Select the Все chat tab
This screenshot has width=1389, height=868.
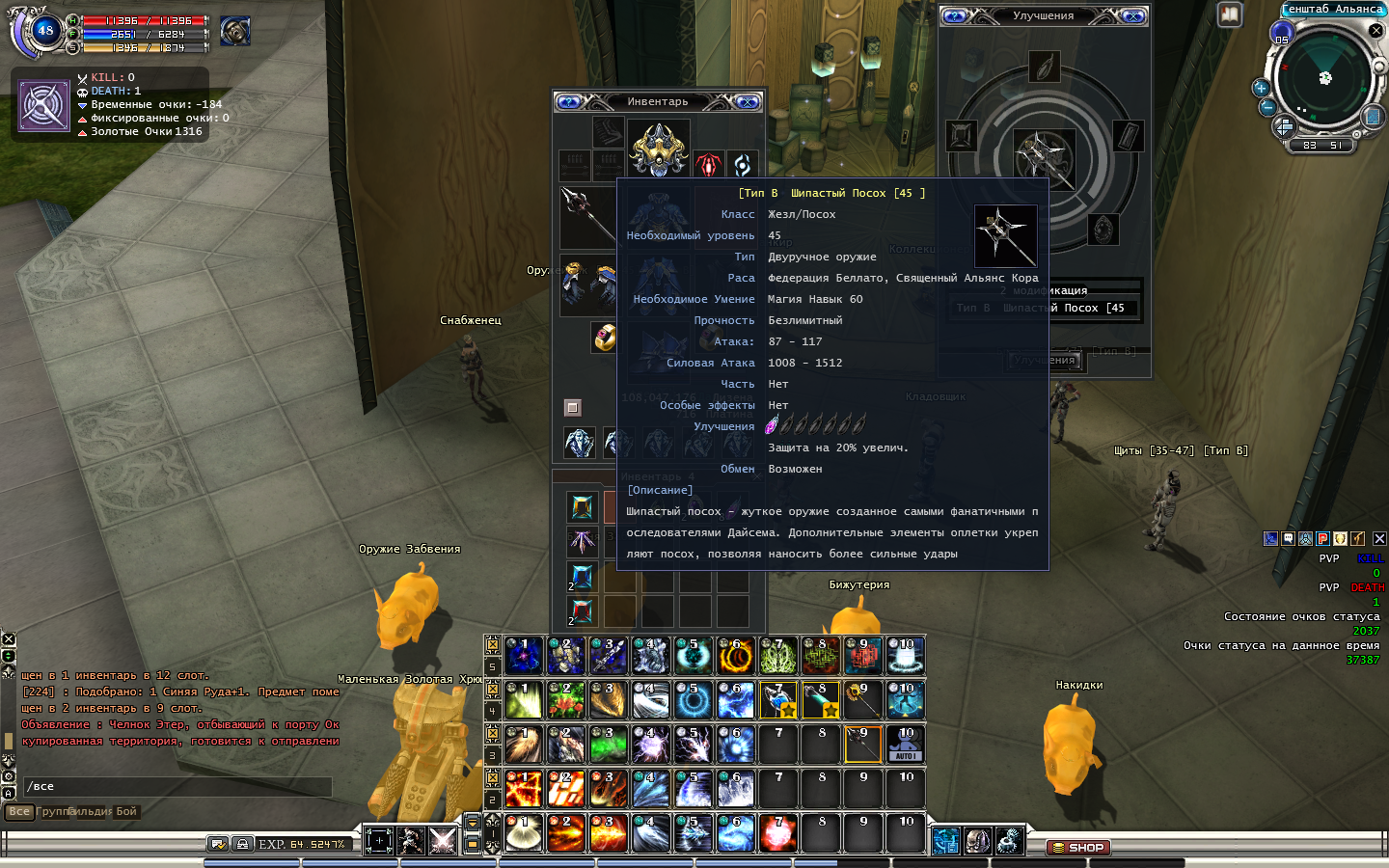(19, 812)
